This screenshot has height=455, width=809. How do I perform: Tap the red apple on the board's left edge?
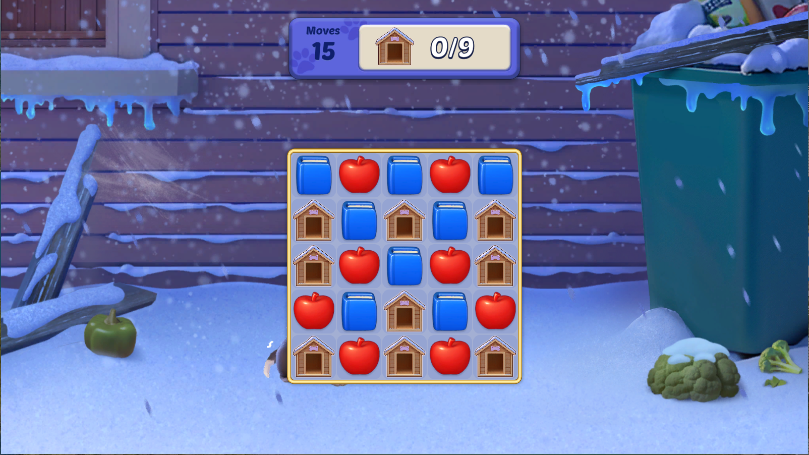point(314,311)
